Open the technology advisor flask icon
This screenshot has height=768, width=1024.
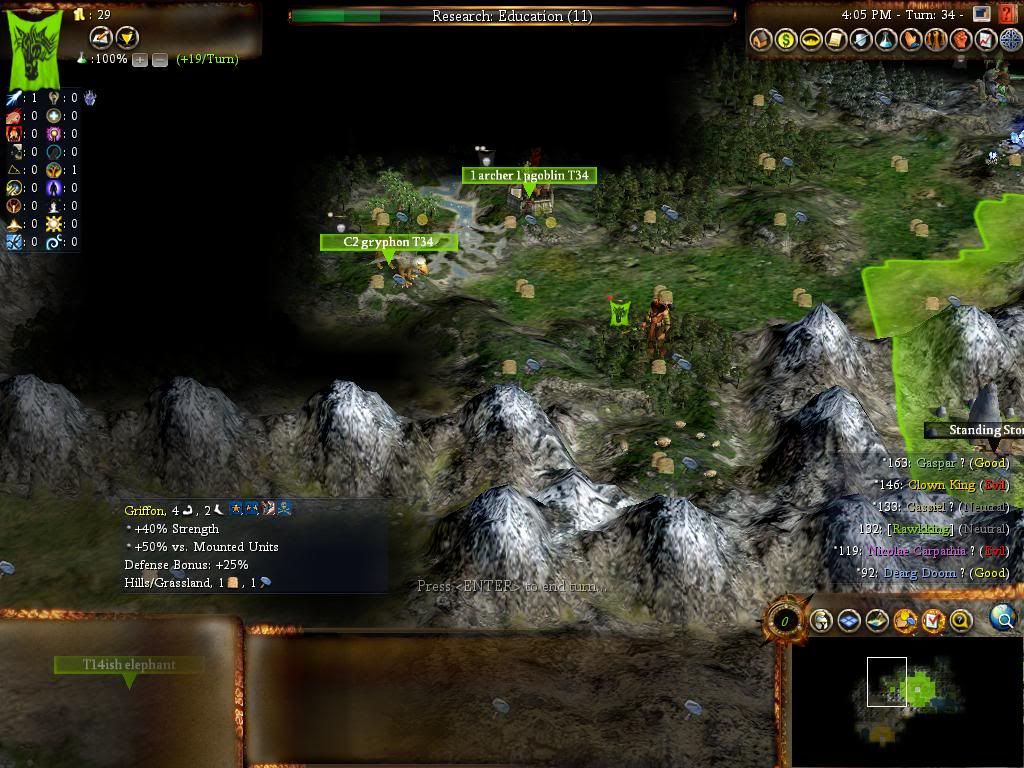(886, 40)
